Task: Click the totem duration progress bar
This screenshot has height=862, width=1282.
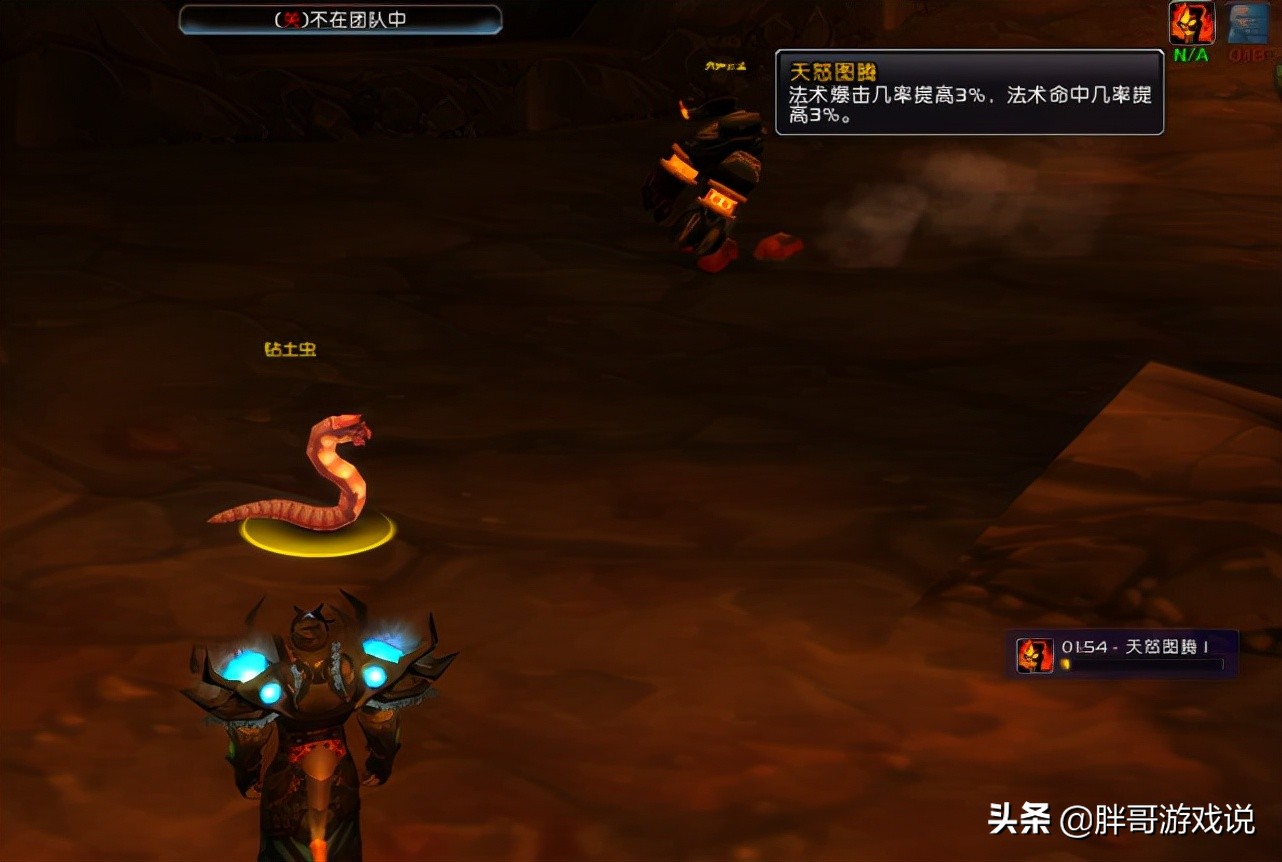Action: [1140, 665]
